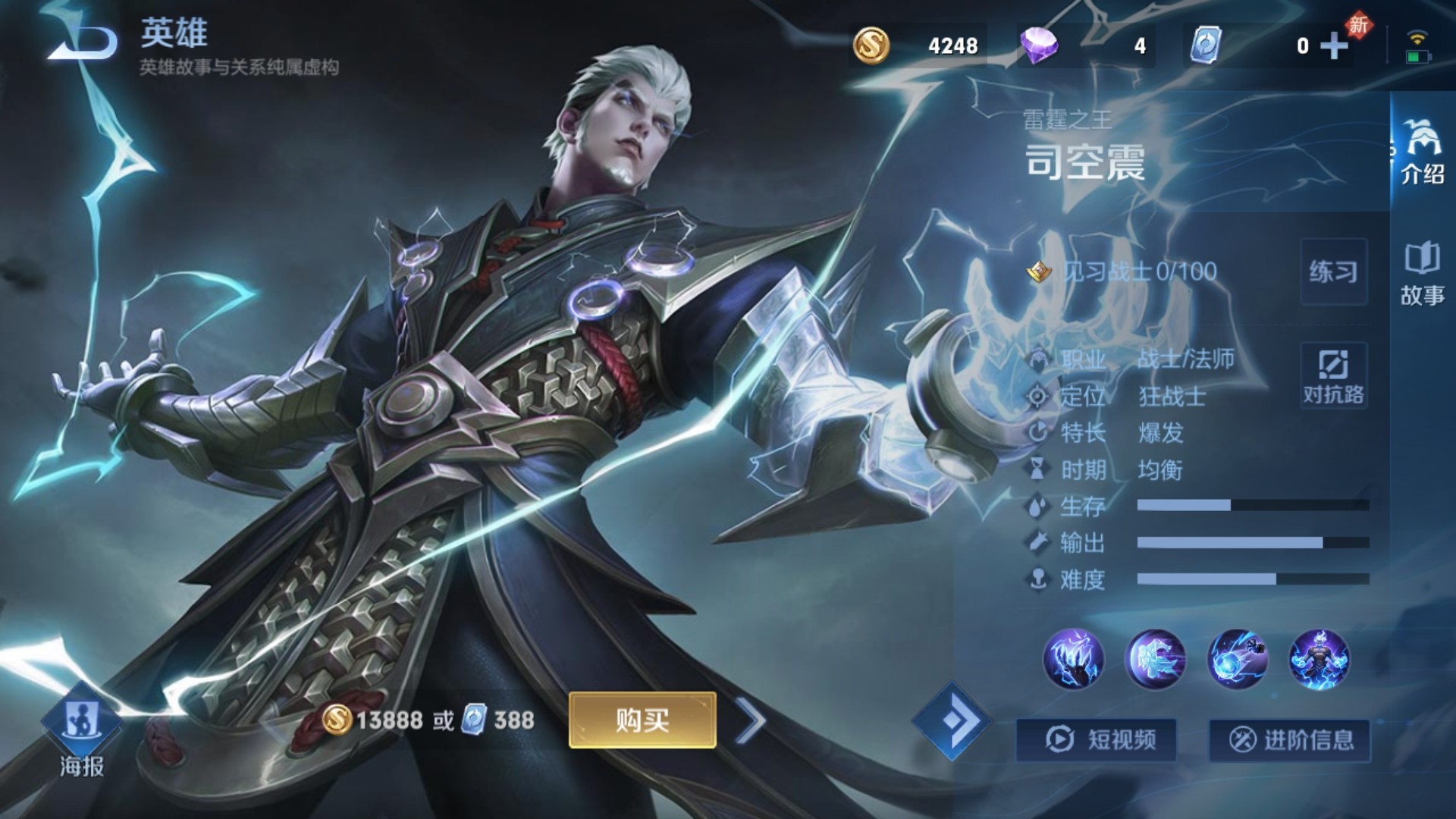Switch to the 故事 story tab
Viewport: 1456px width, 819px height.
(x=1422, y=275)
